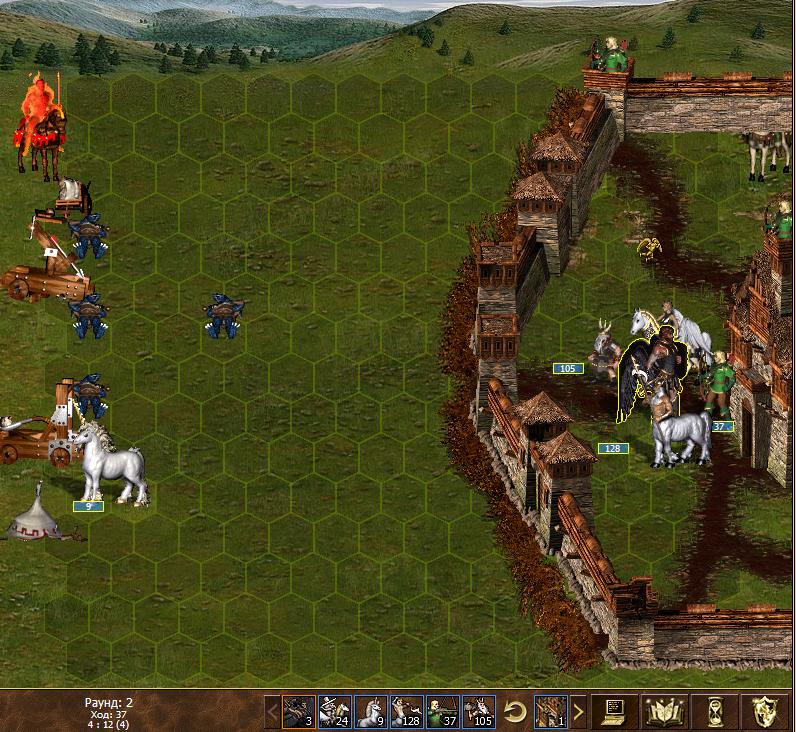Viewport: 796px width, 732px height.
Task: Wait with the hourglass button
Action: 712,712
